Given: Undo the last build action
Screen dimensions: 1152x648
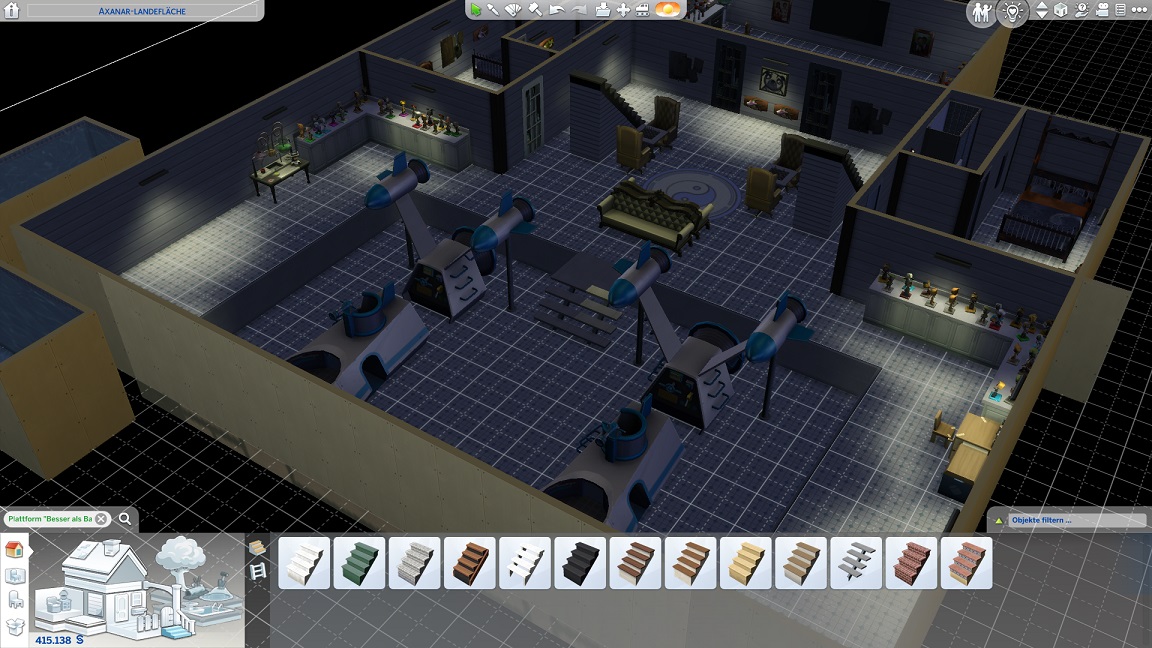Looking at the screenshot, I should [x=557, y=10].
